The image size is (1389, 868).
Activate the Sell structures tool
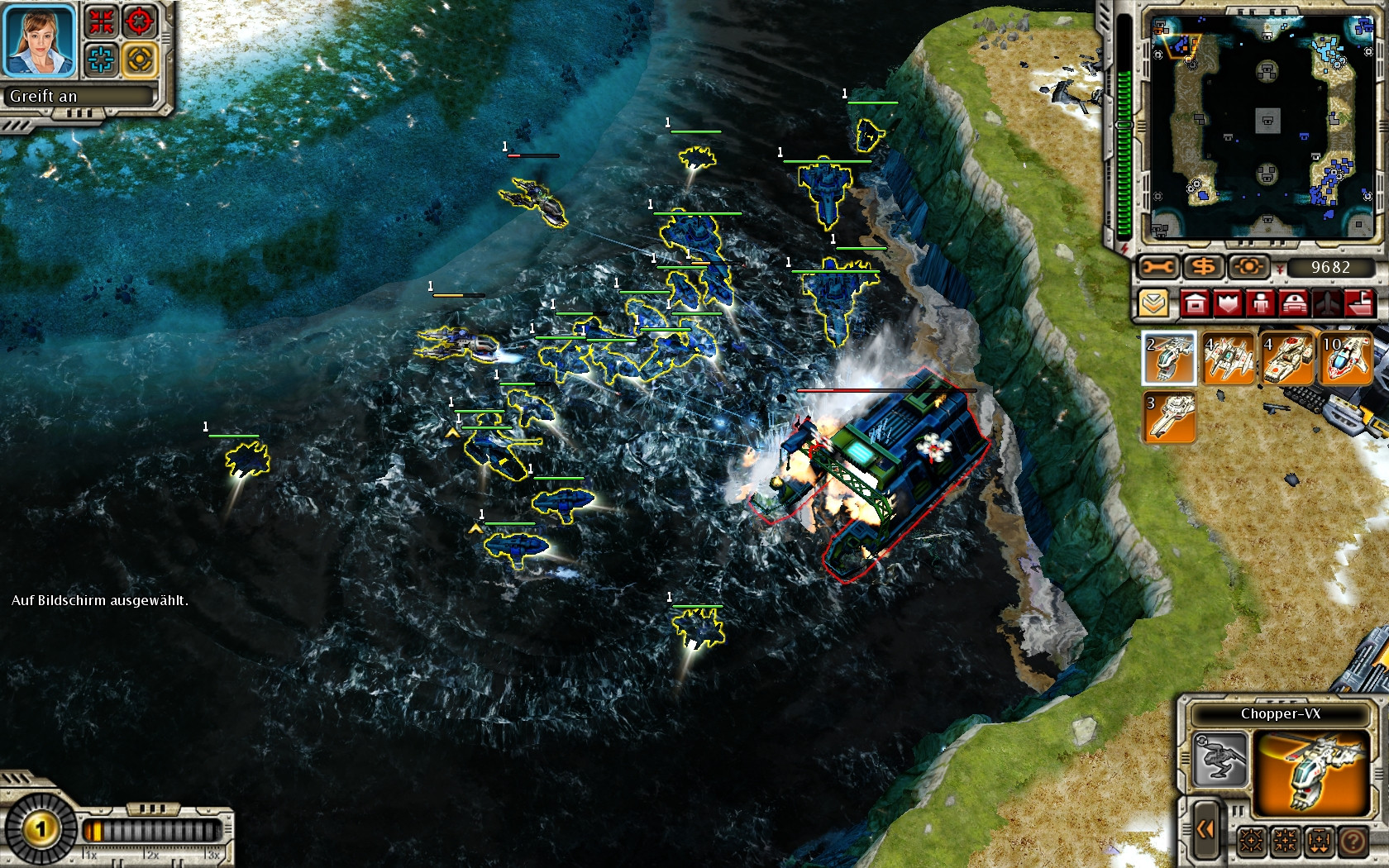click(x=1206, y=267)
